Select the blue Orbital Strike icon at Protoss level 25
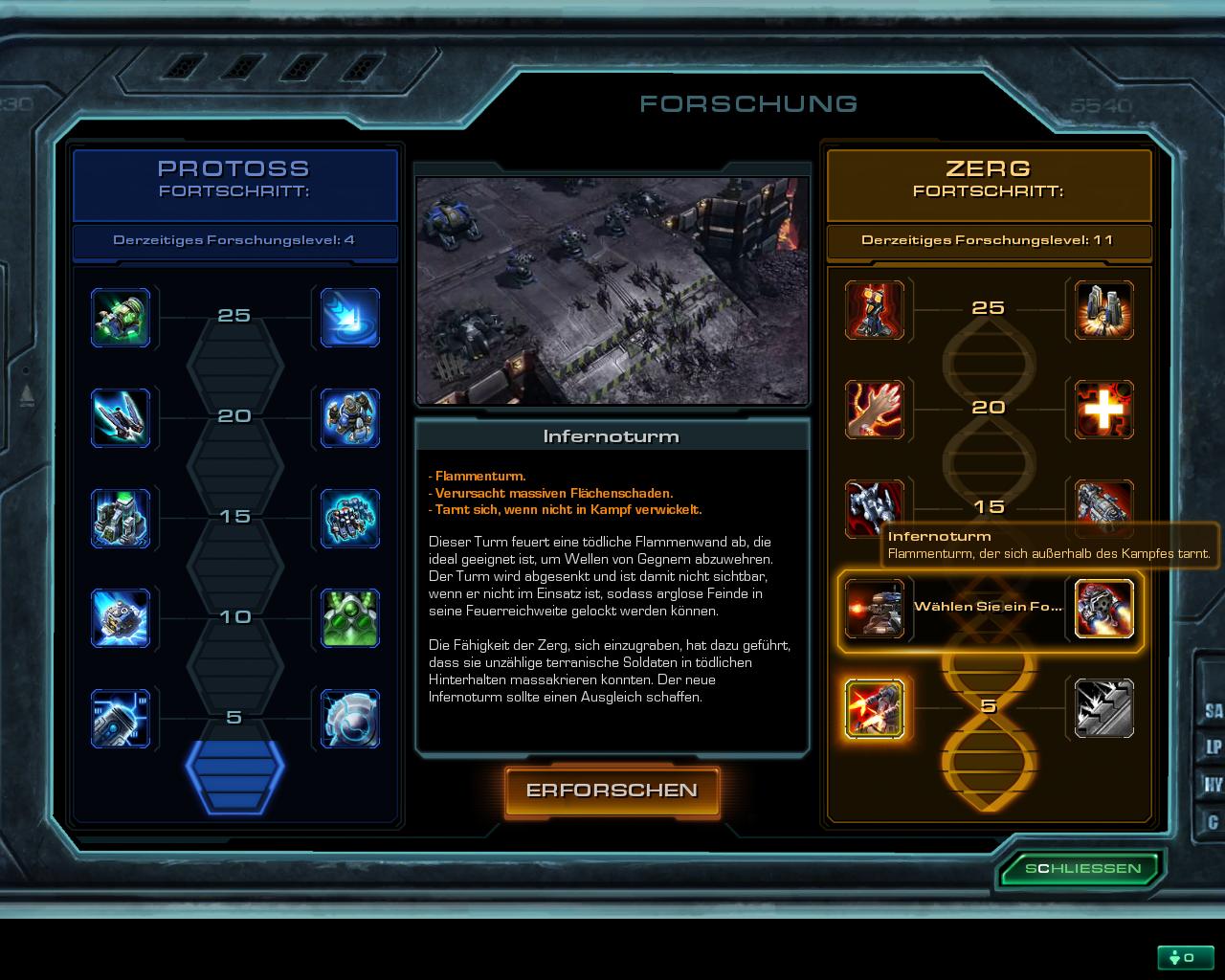The height and width of the screenshot is (980, 1225). [349, 318]
